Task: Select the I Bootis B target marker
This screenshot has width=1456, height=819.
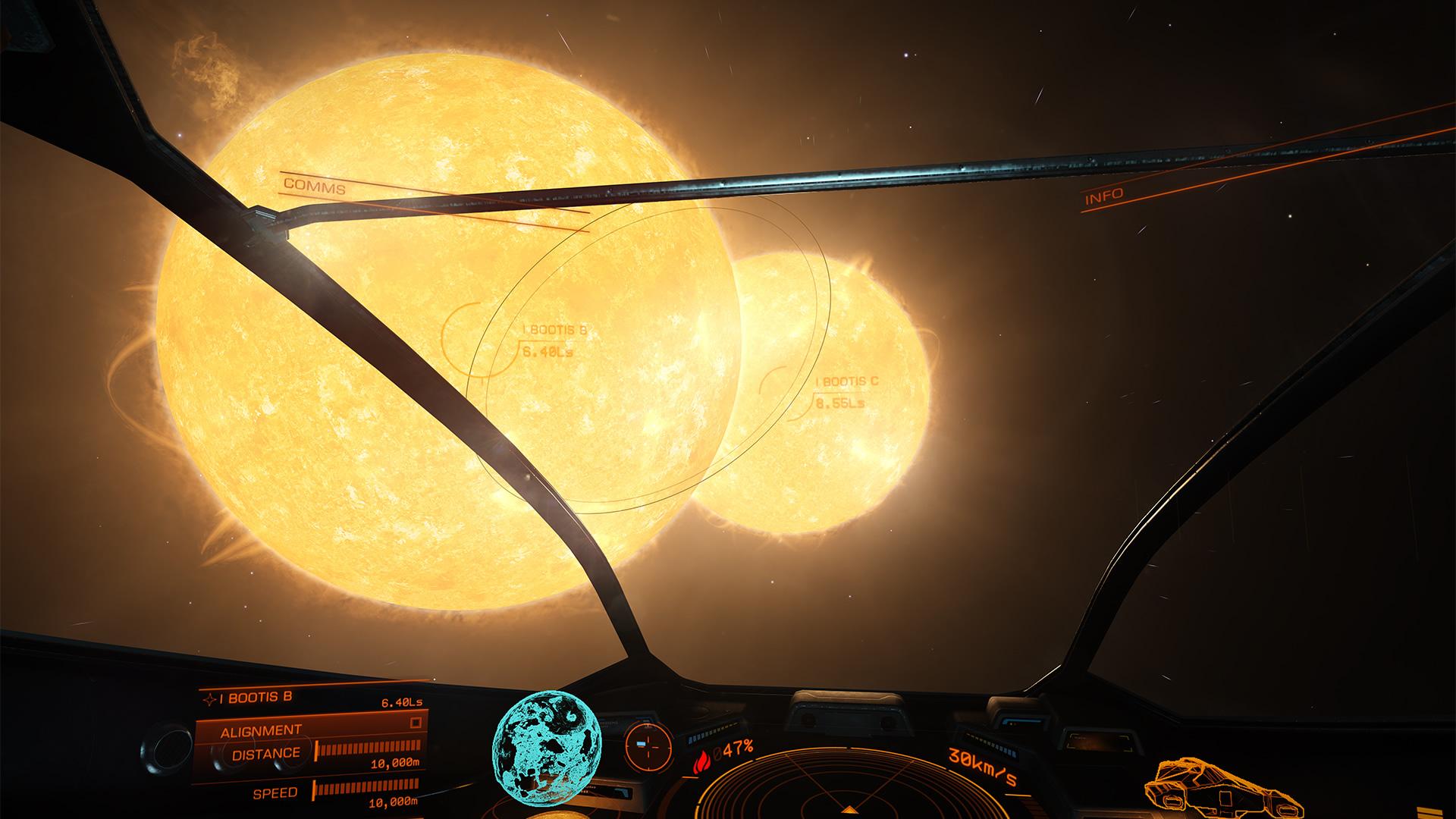Action: (x=554, y=331)
